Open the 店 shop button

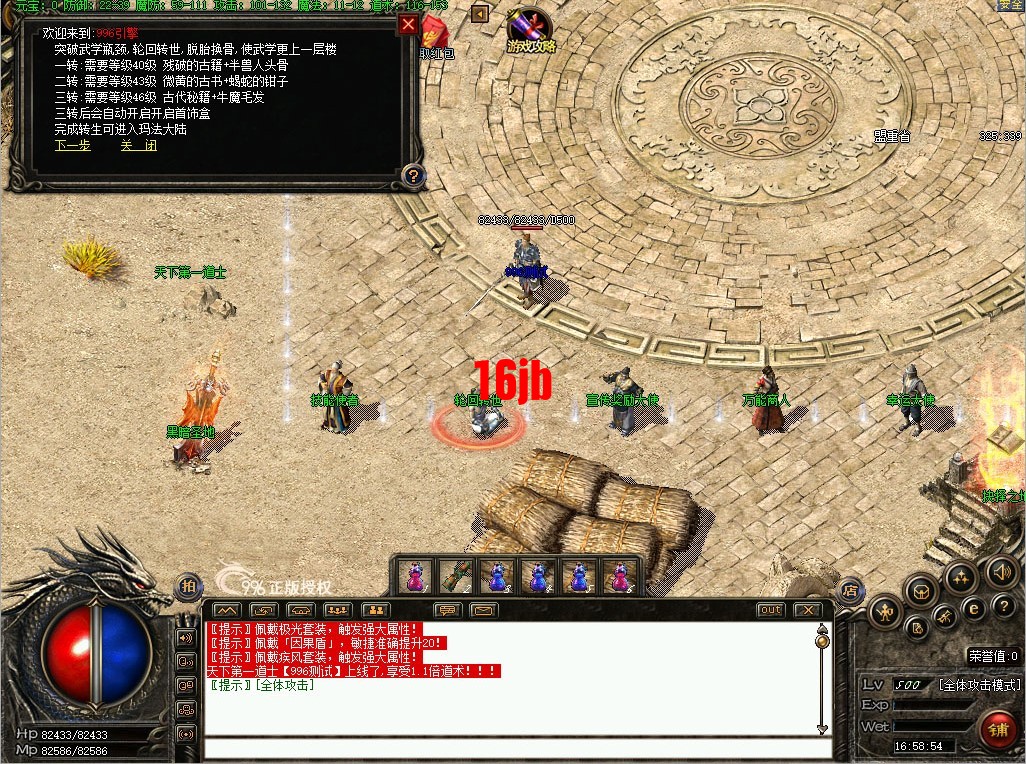click(x=850, y=590)
